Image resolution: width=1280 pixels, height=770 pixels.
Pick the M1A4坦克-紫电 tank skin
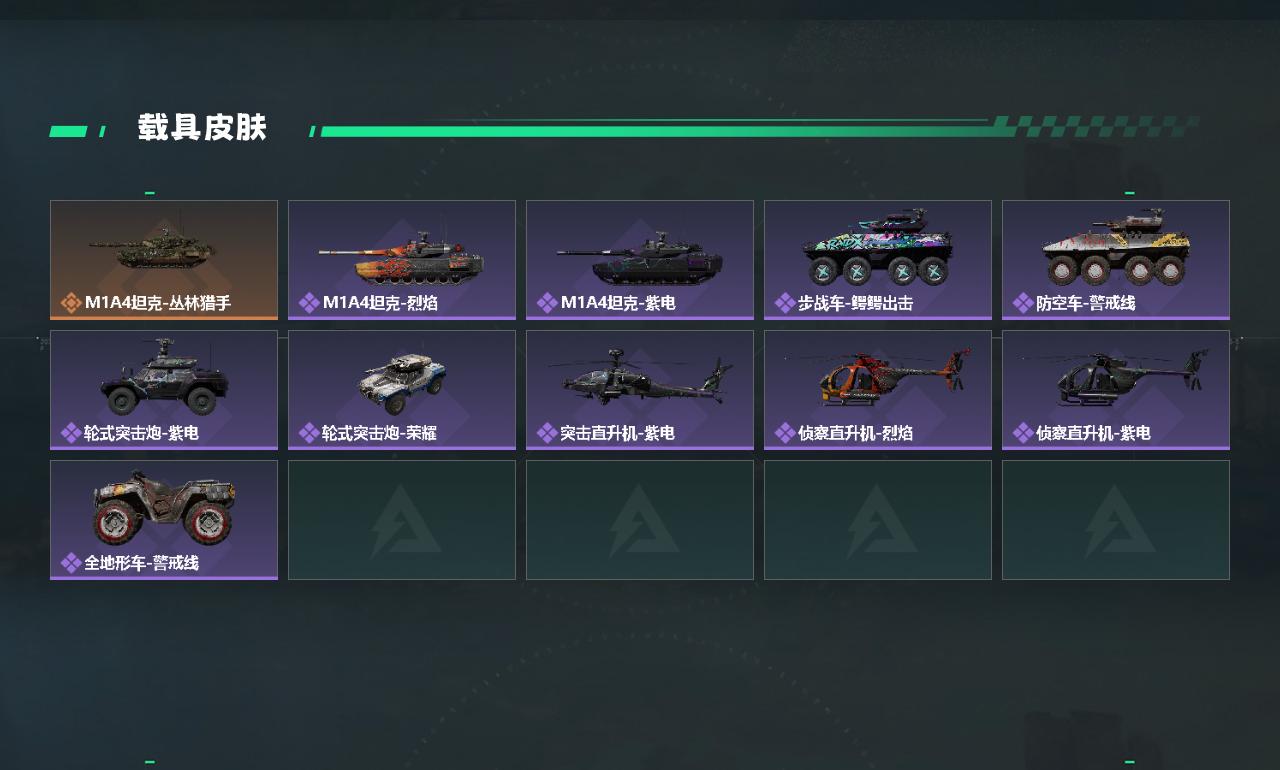coord(640,259)
